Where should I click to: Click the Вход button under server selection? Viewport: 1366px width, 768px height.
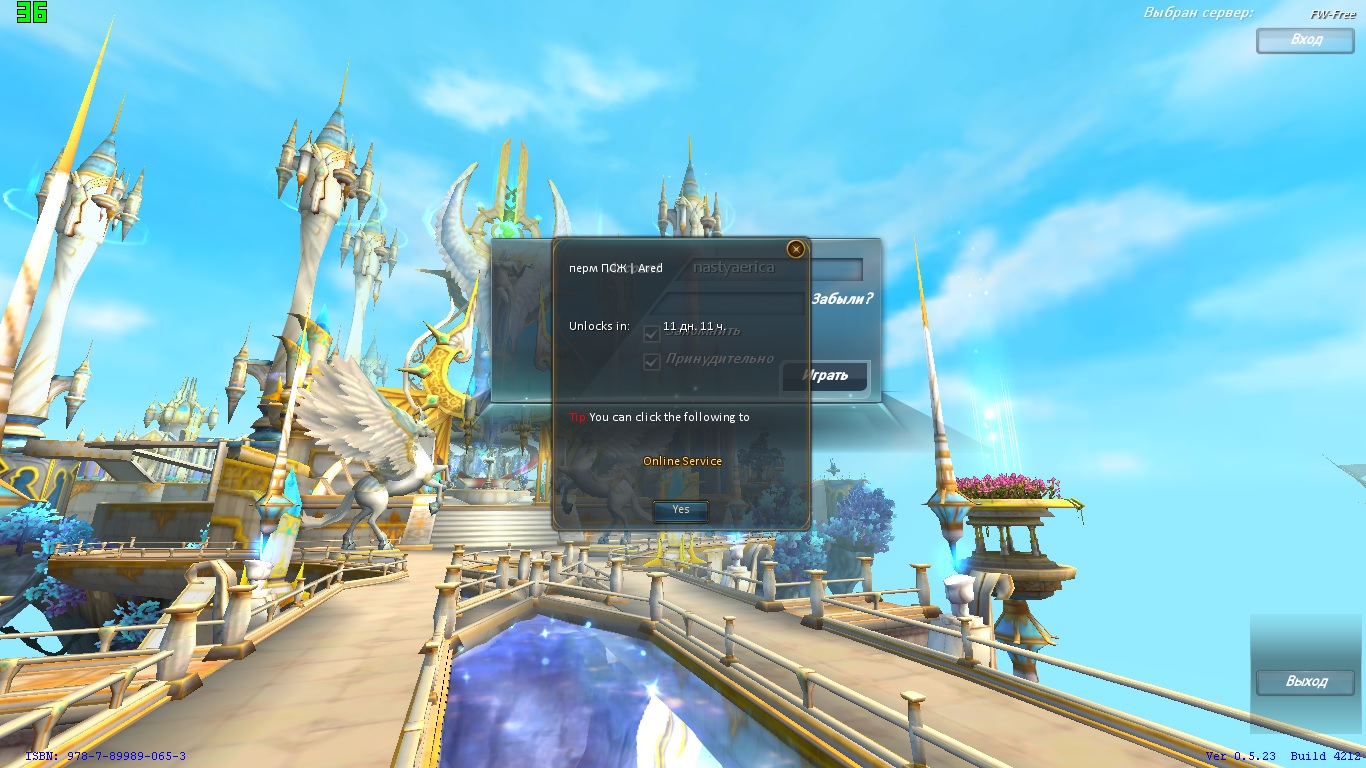(1305, 40)
